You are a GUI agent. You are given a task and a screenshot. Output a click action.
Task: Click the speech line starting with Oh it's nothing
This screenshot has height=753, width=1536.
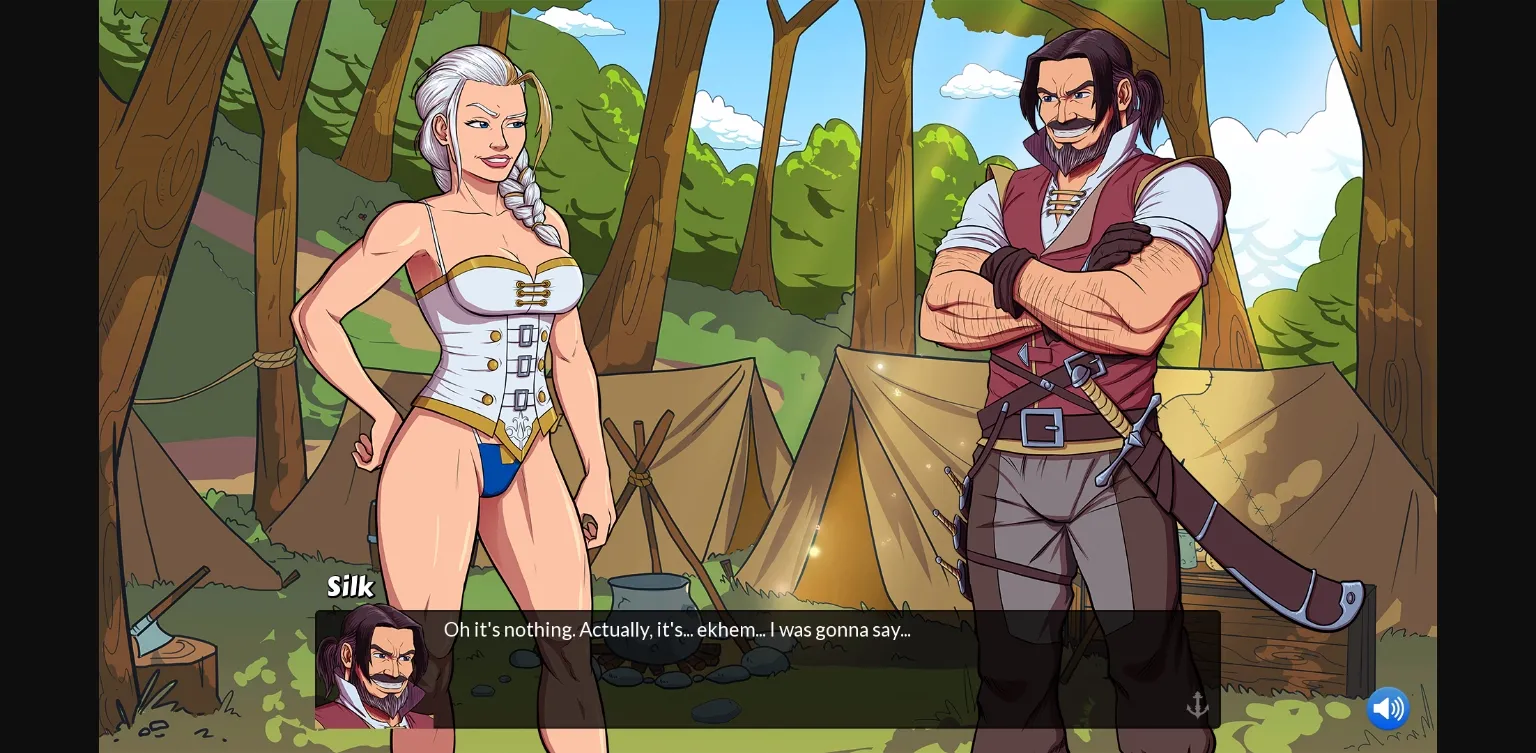click(678, 630)
